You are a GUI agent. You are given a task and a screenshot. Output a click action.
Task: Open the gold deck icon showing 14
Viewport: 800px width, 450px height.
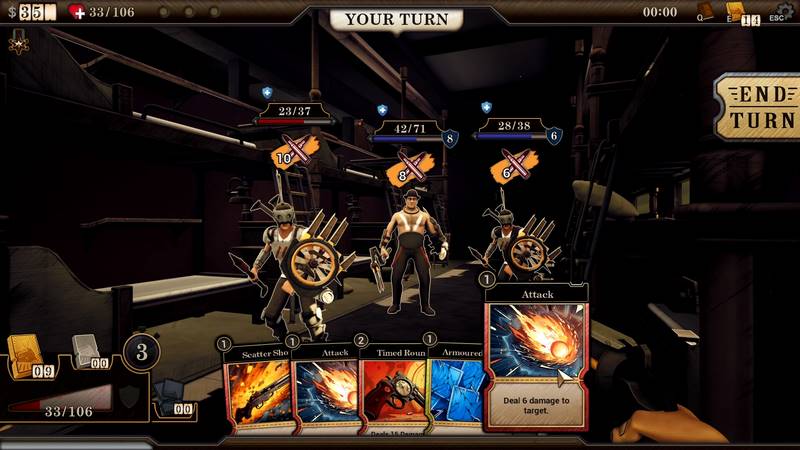(x=742, y=12)
